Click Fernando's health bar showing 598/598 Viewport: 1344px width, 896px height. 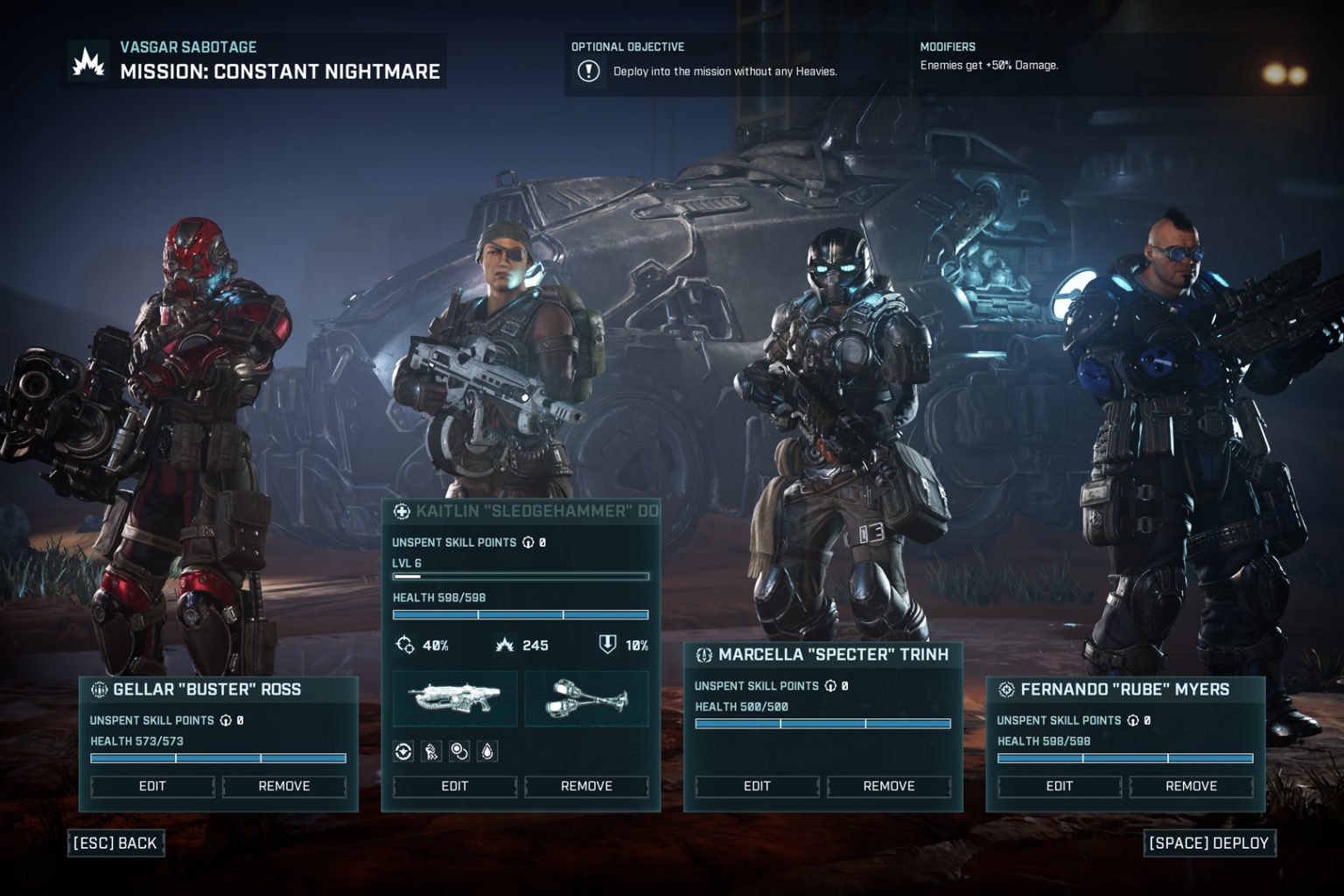[x=1125, y=759]
